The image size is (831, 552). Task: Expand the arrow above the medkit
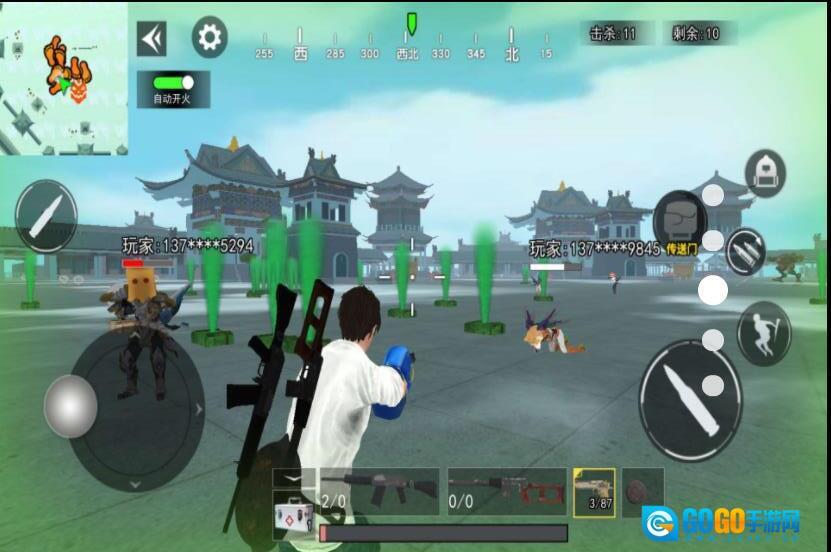(294, 479)
